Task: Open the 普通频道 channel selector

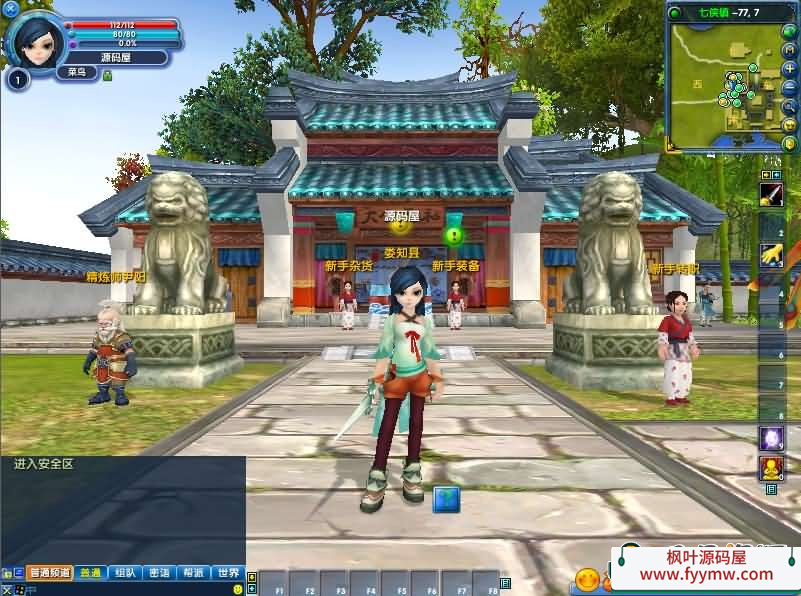Action: point(49,573)
